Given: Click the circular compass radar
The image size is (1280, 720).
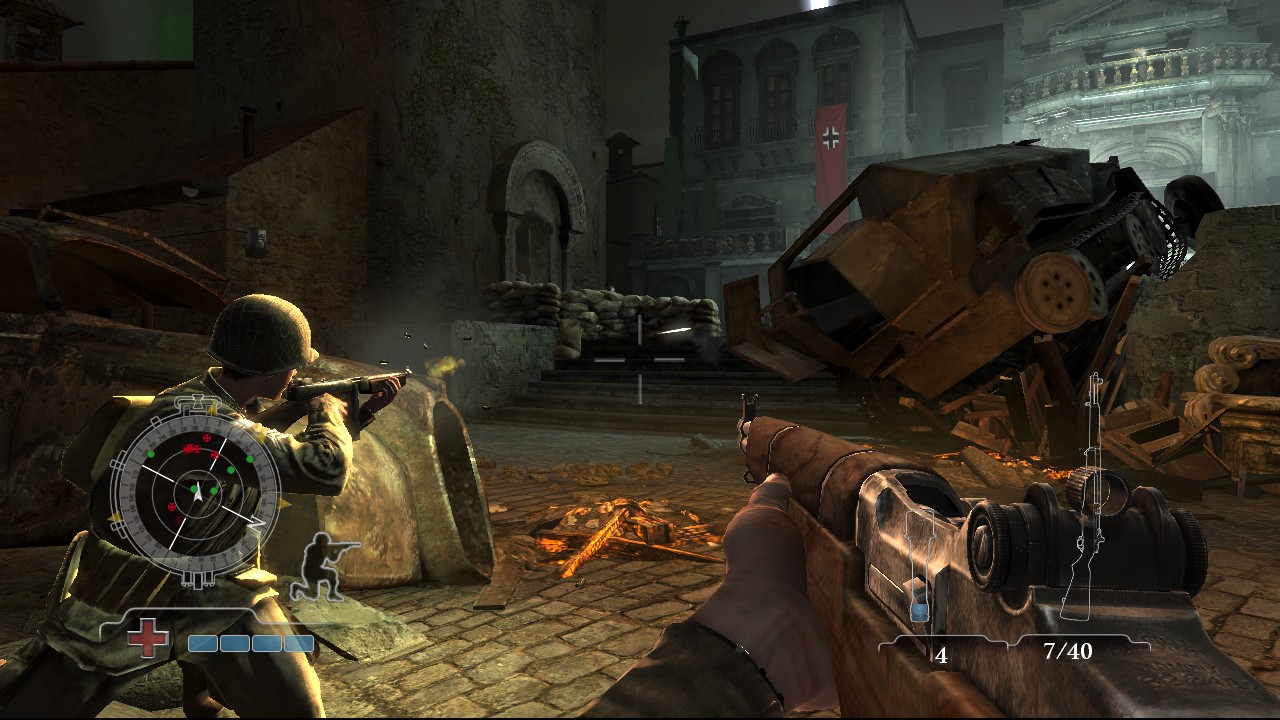Looking at the screenshot, I should pyautogui.click(x=195, y=490).
